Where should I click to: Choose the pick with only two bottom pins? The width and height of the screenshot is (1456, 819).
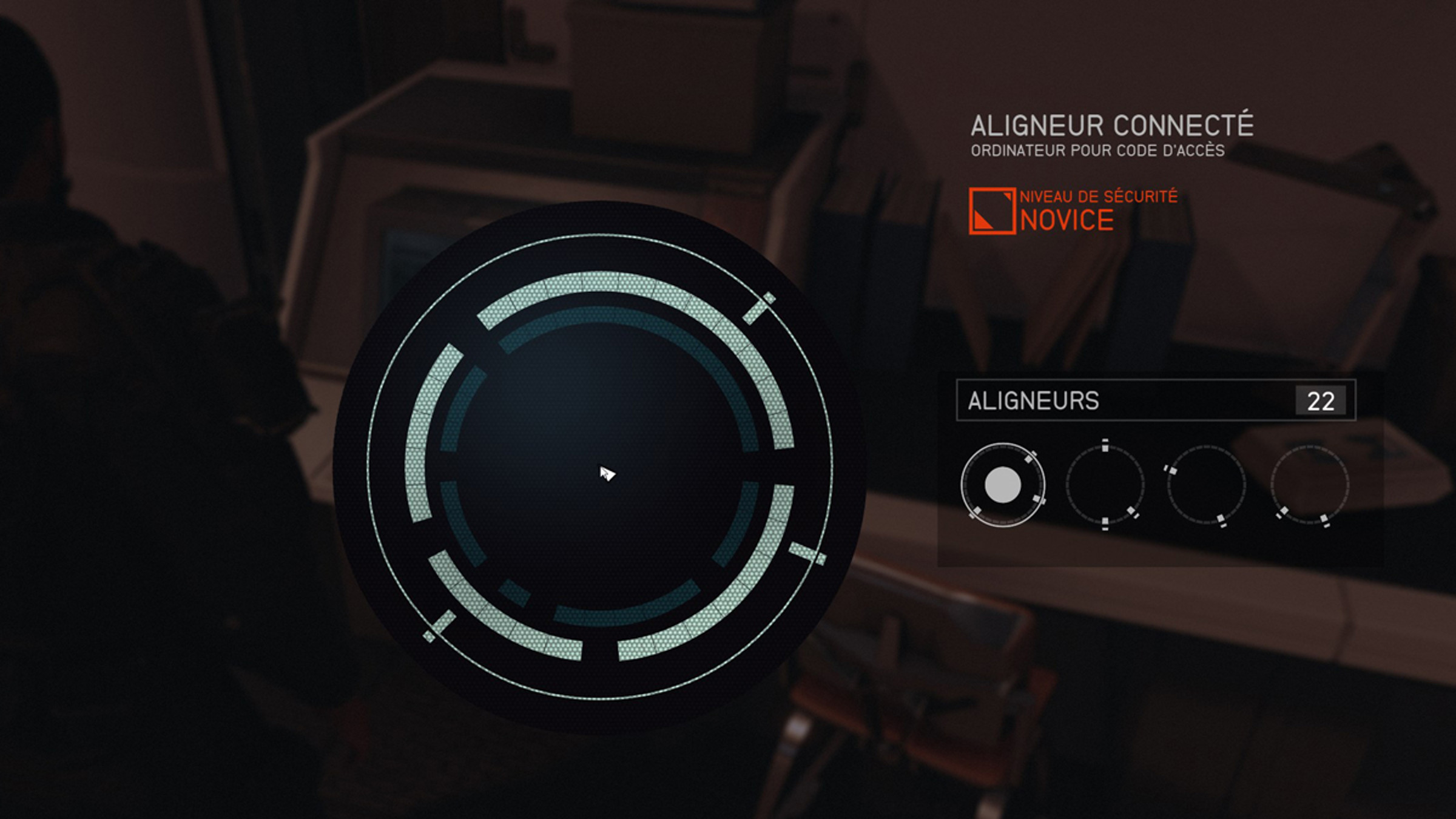[x=1309, y=485]
